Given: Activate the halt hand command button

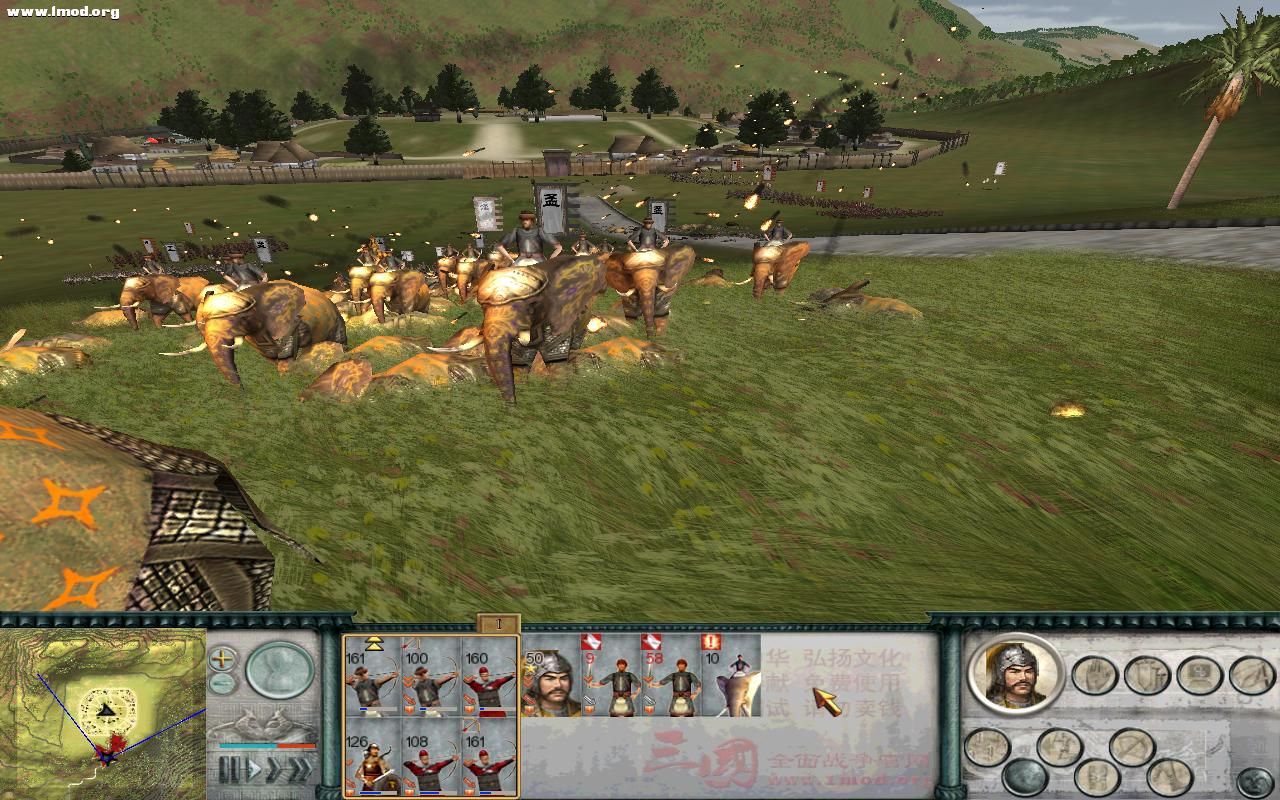Looking at the screenshot, I should click(1094, 675).
